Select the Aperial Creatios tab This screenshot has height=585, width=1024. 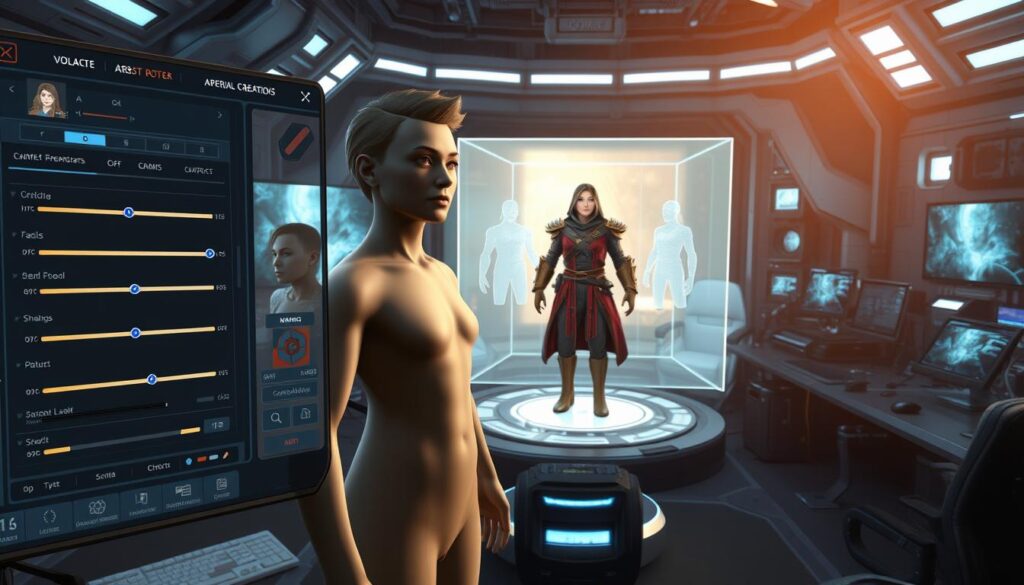[x=240, y=86]
